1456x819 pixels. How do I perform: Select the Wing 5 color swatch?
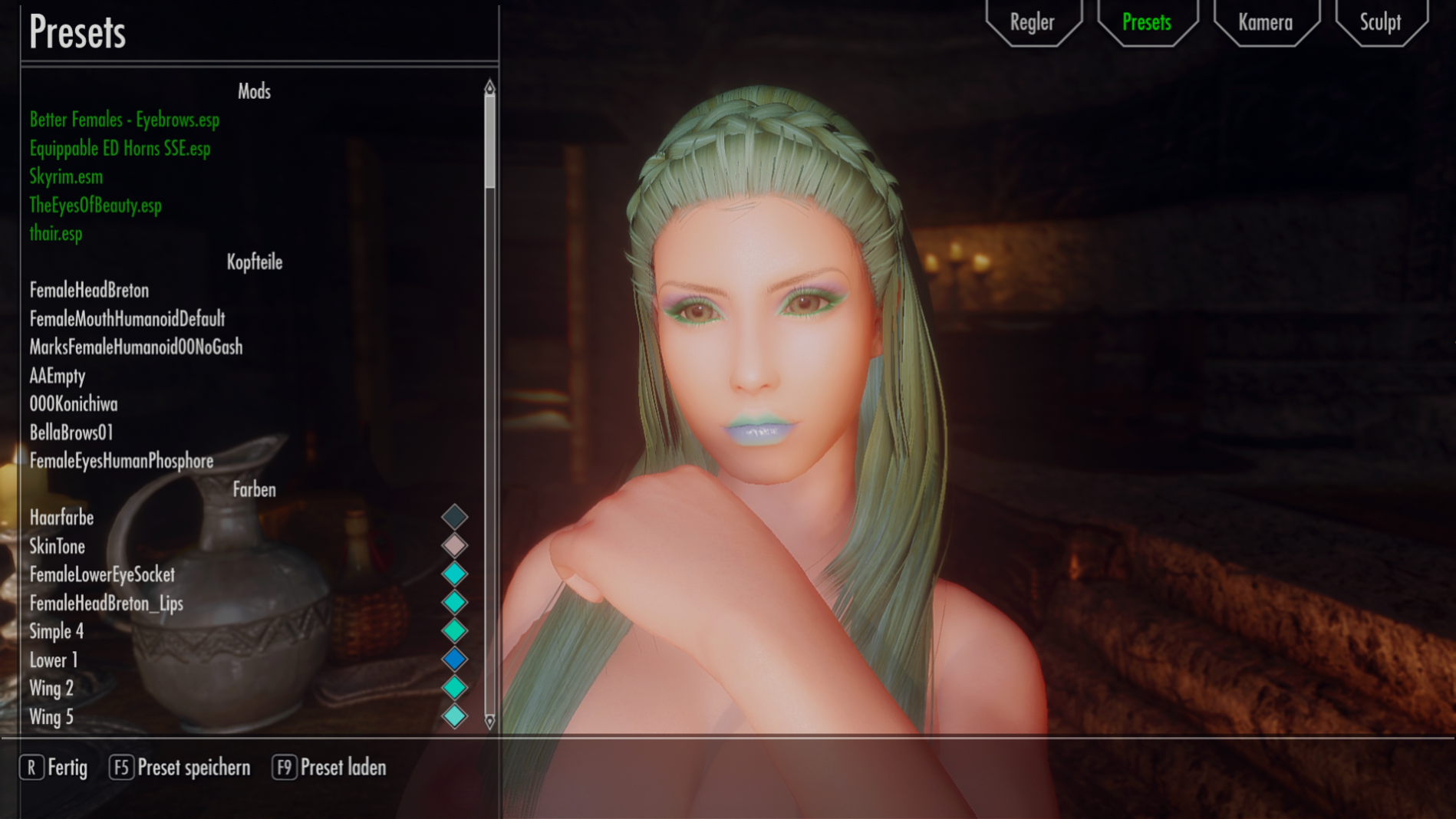point(454,716)
